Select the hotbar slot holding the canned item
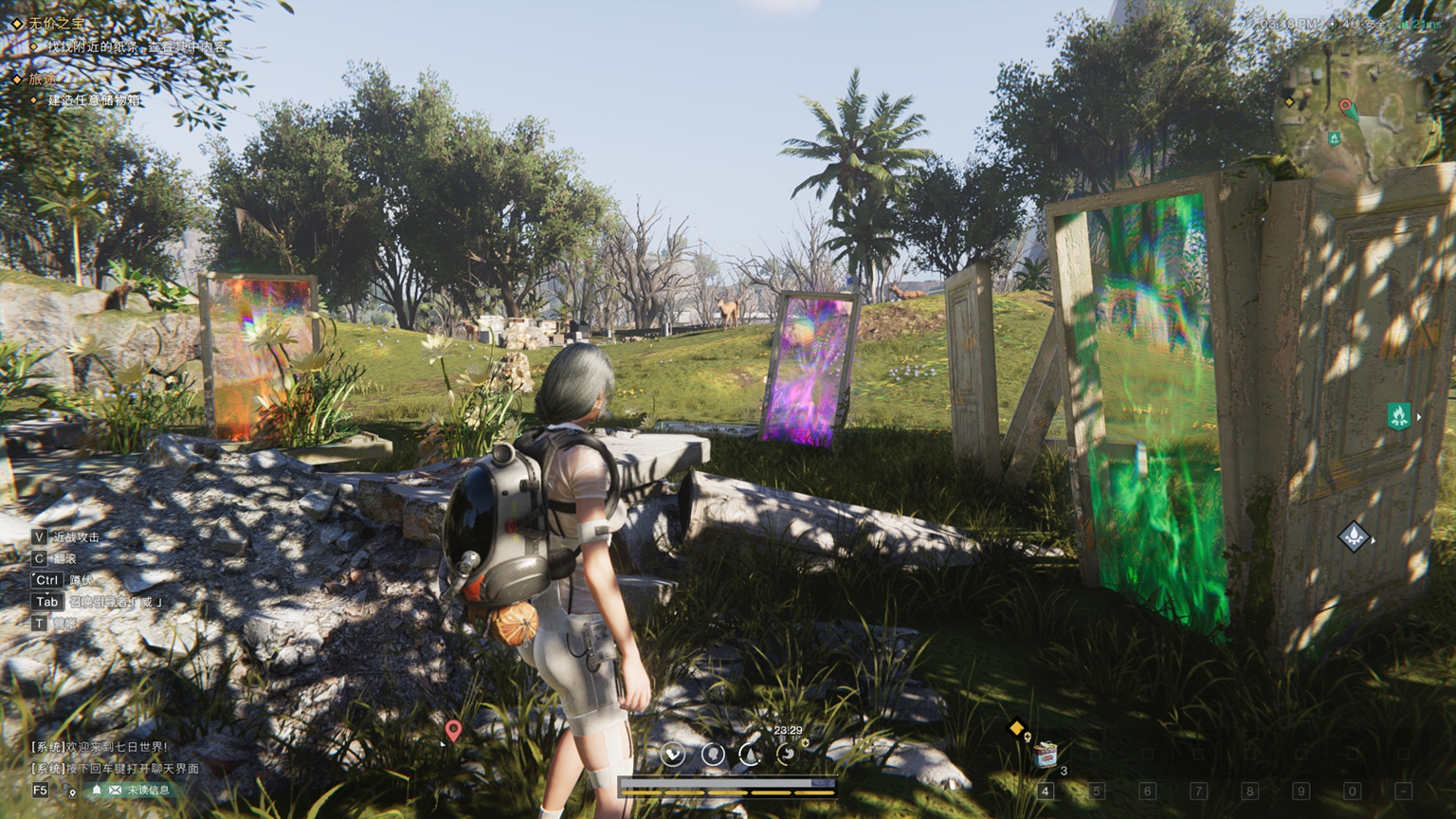This screenshot has height=819, width=1456. tap(1046, 755)
